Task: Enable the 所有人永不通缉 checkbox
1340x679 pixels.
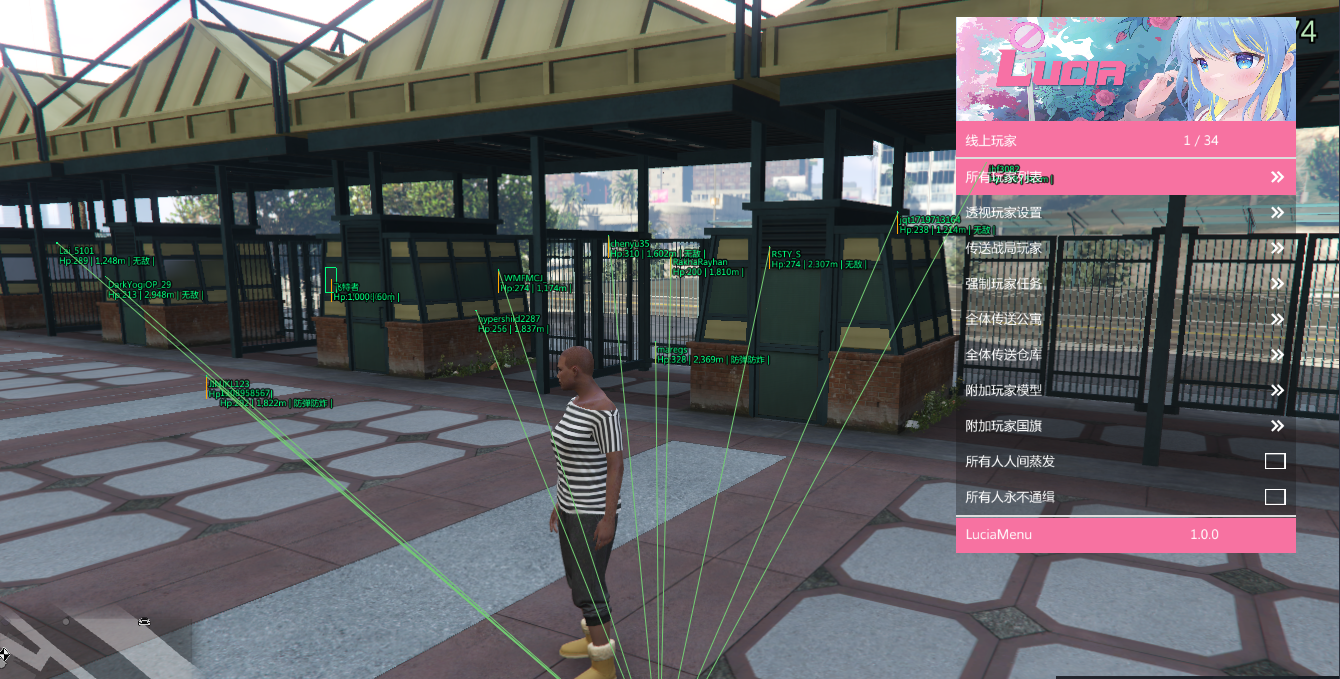Action: (1274, 497)
